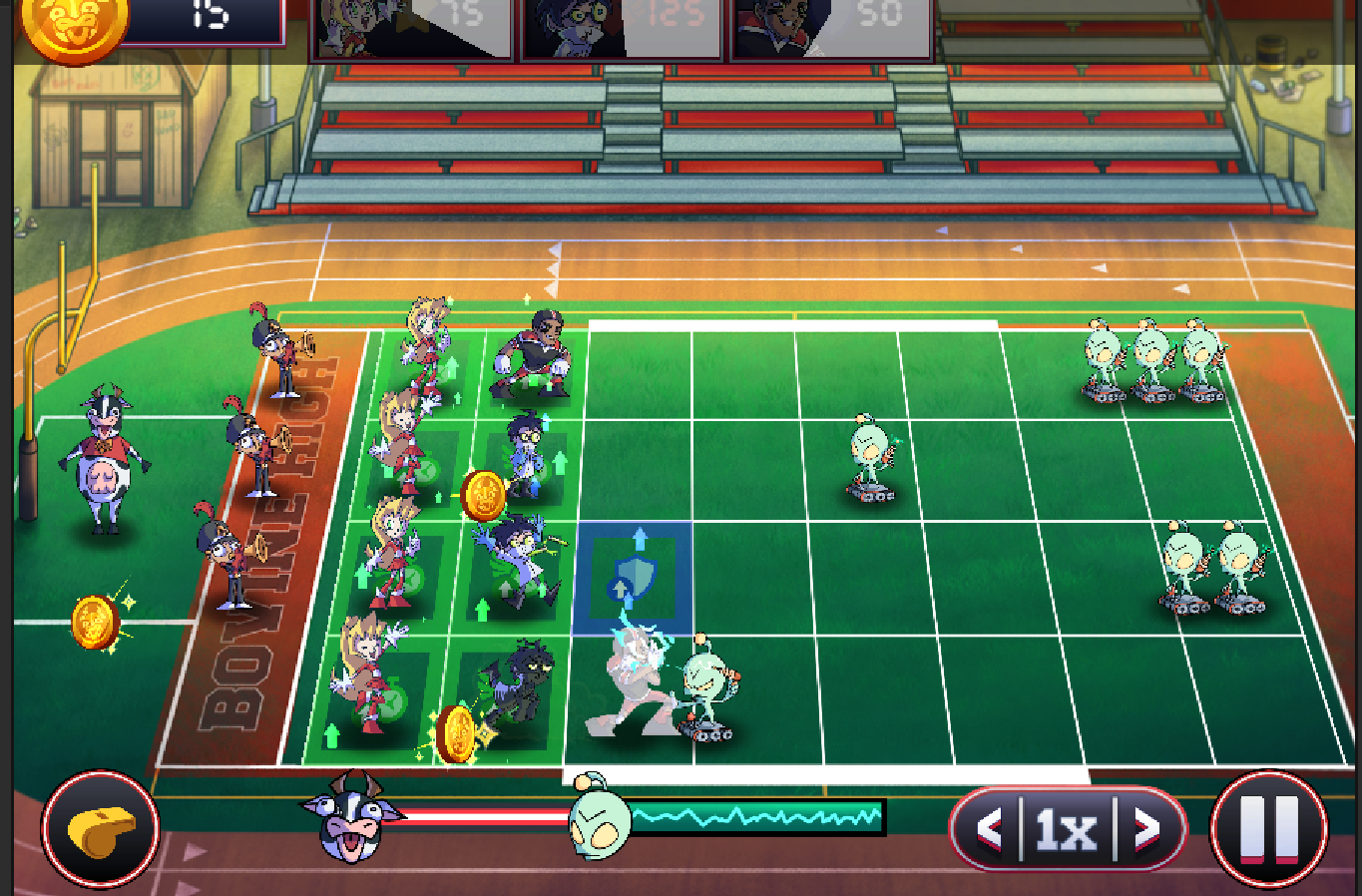Pause the game
1362x896 pixels.
tap(1268, 829)
